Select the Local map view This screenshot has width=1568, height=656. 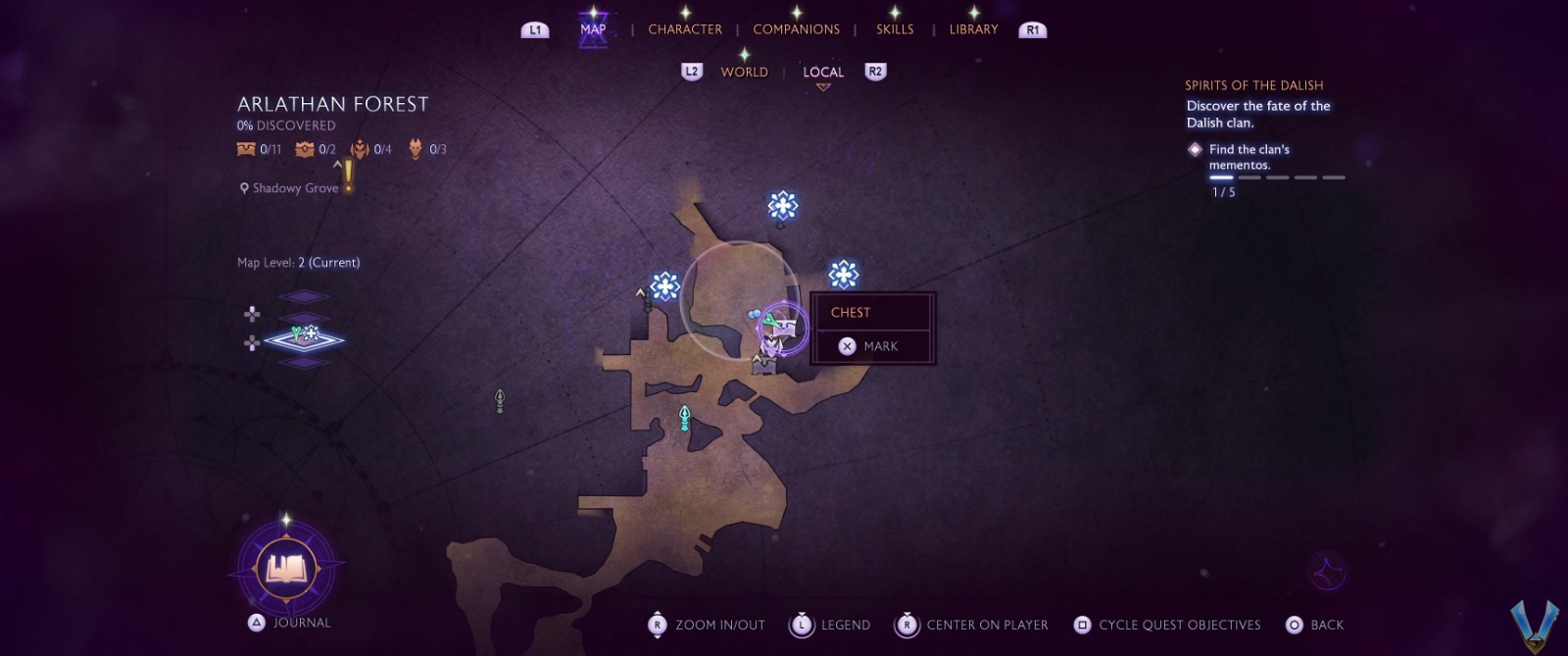[823, 72]
